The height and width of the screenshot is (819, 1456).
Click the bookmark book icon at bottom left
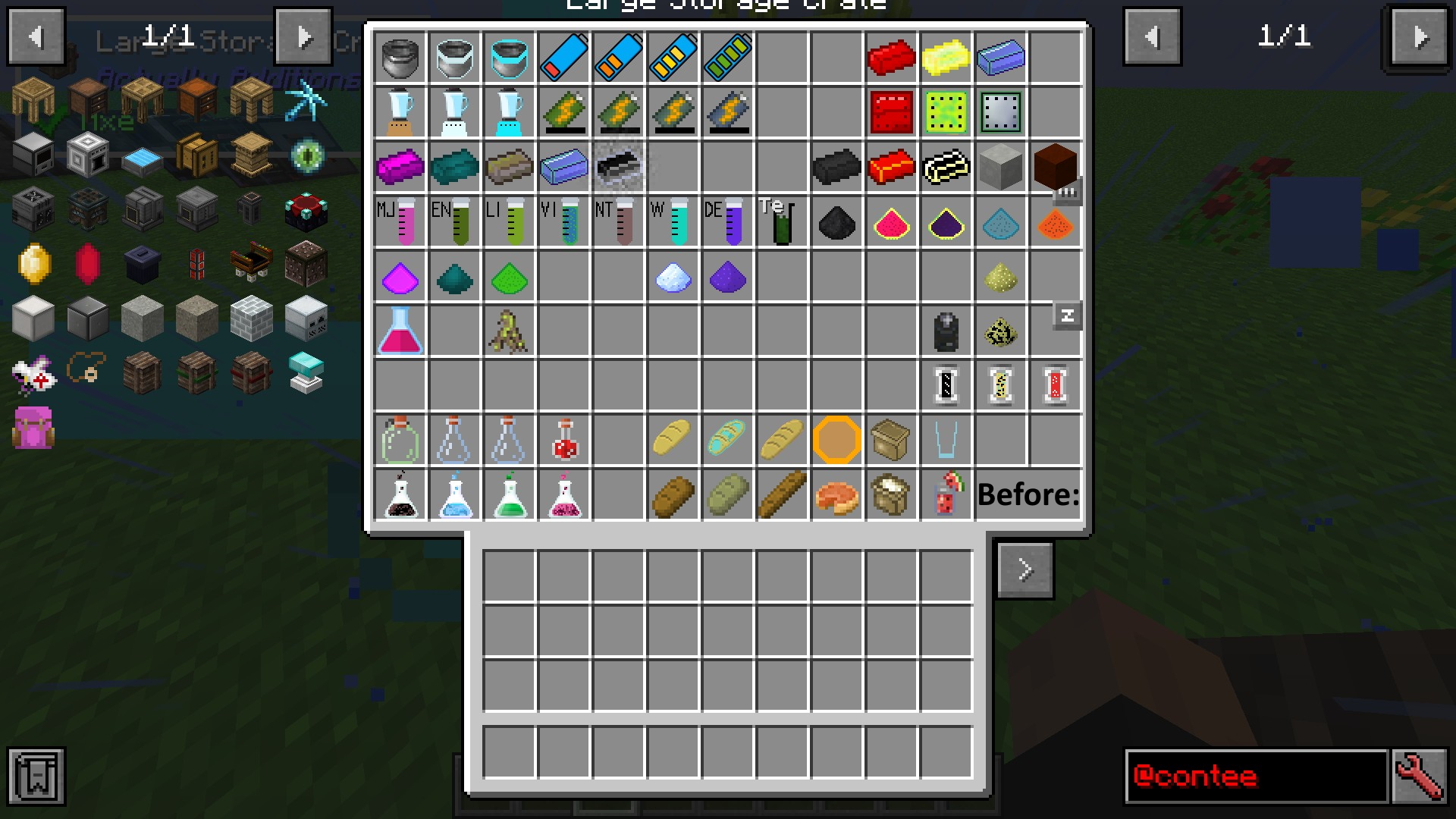(x=36, y=777)
